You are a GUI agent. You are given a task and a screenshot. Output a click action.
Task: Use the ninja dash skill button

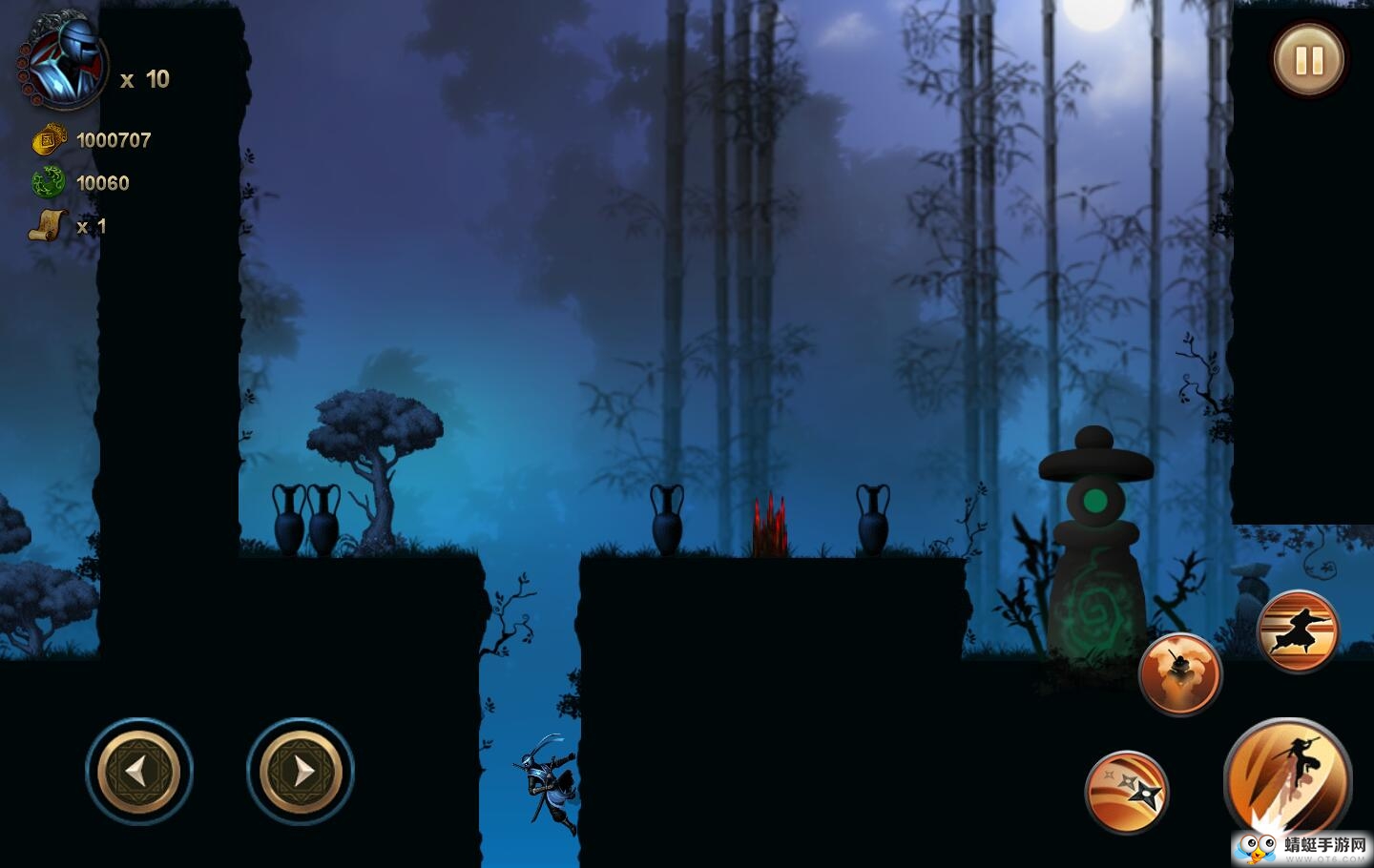coord(1298,630)
